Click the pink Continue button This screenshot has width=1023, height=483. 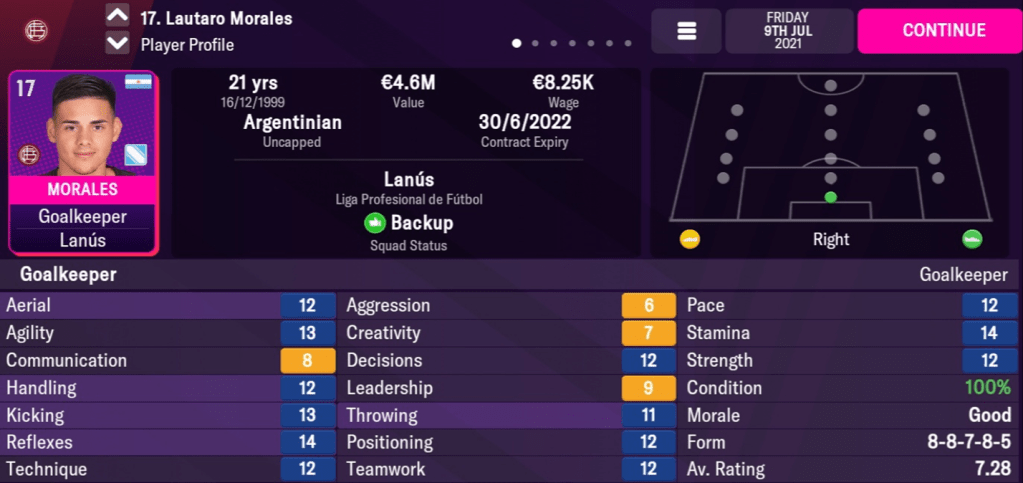pyautogui.click(x=943, y=30)
